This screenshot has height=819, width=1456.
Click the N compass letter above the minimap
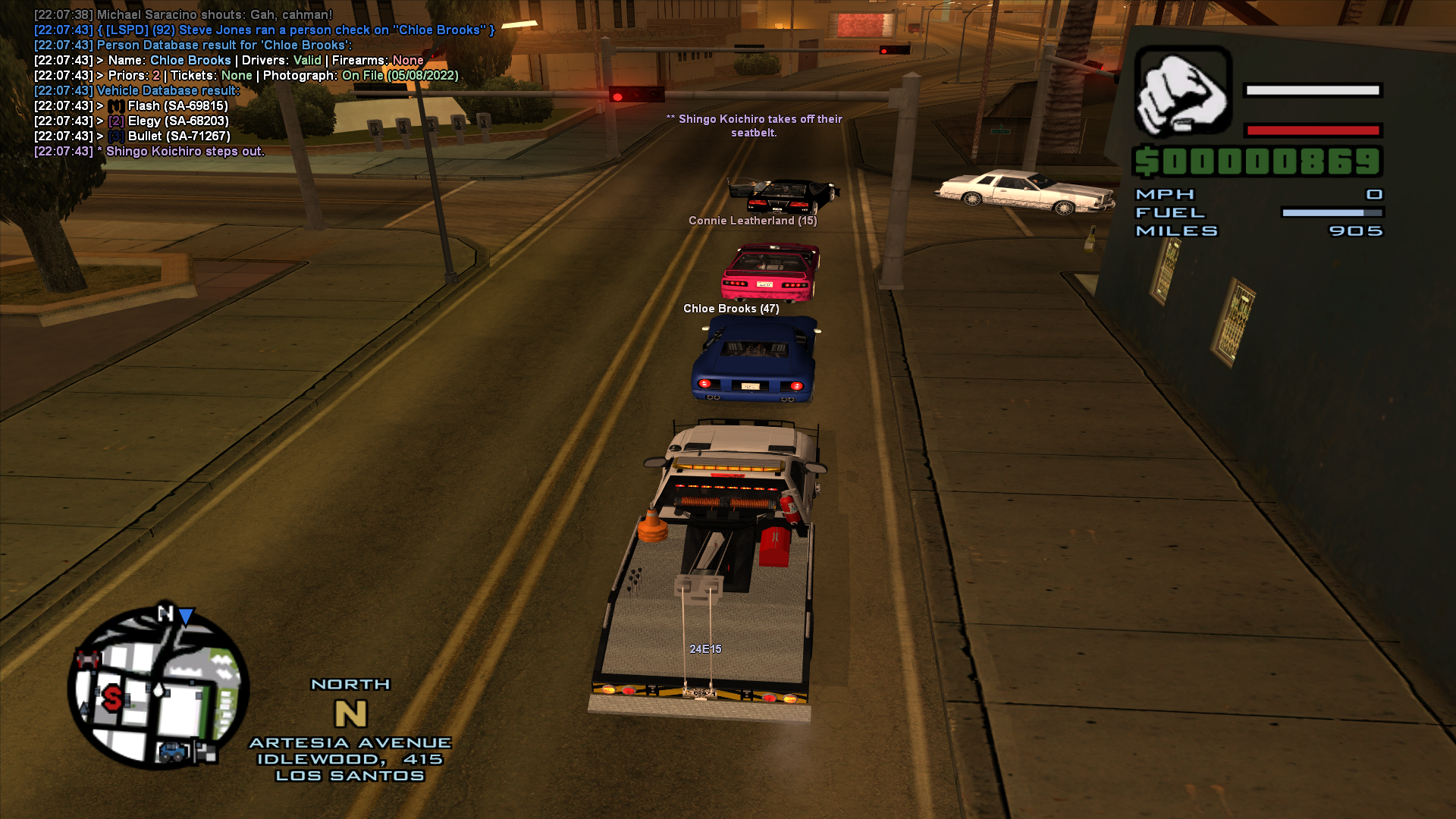[x=350, y=713]
